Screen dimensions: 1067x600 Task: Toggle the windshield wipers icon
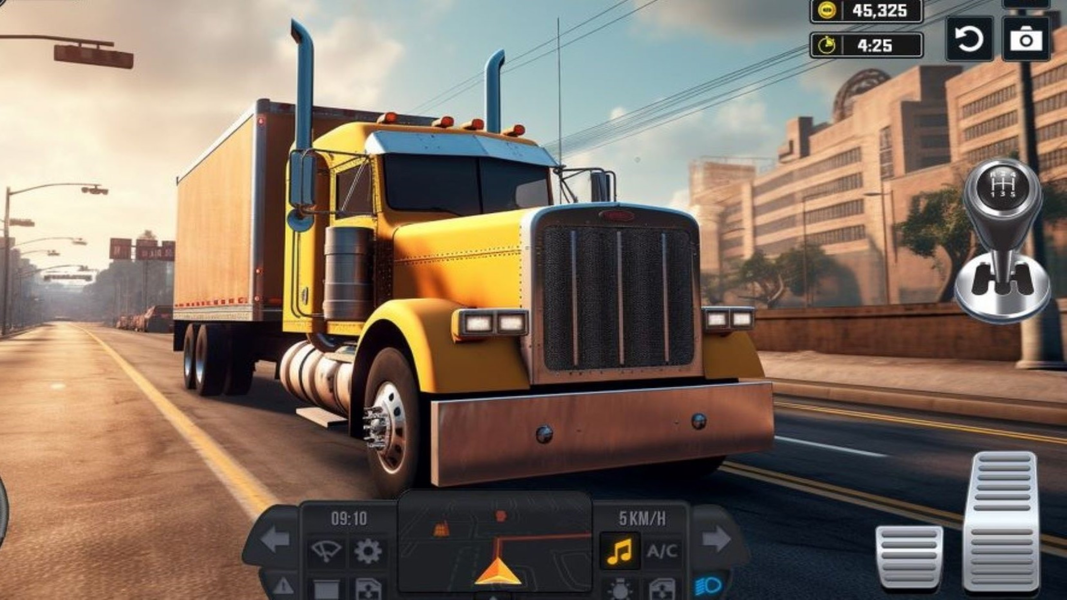click(326, 550)
